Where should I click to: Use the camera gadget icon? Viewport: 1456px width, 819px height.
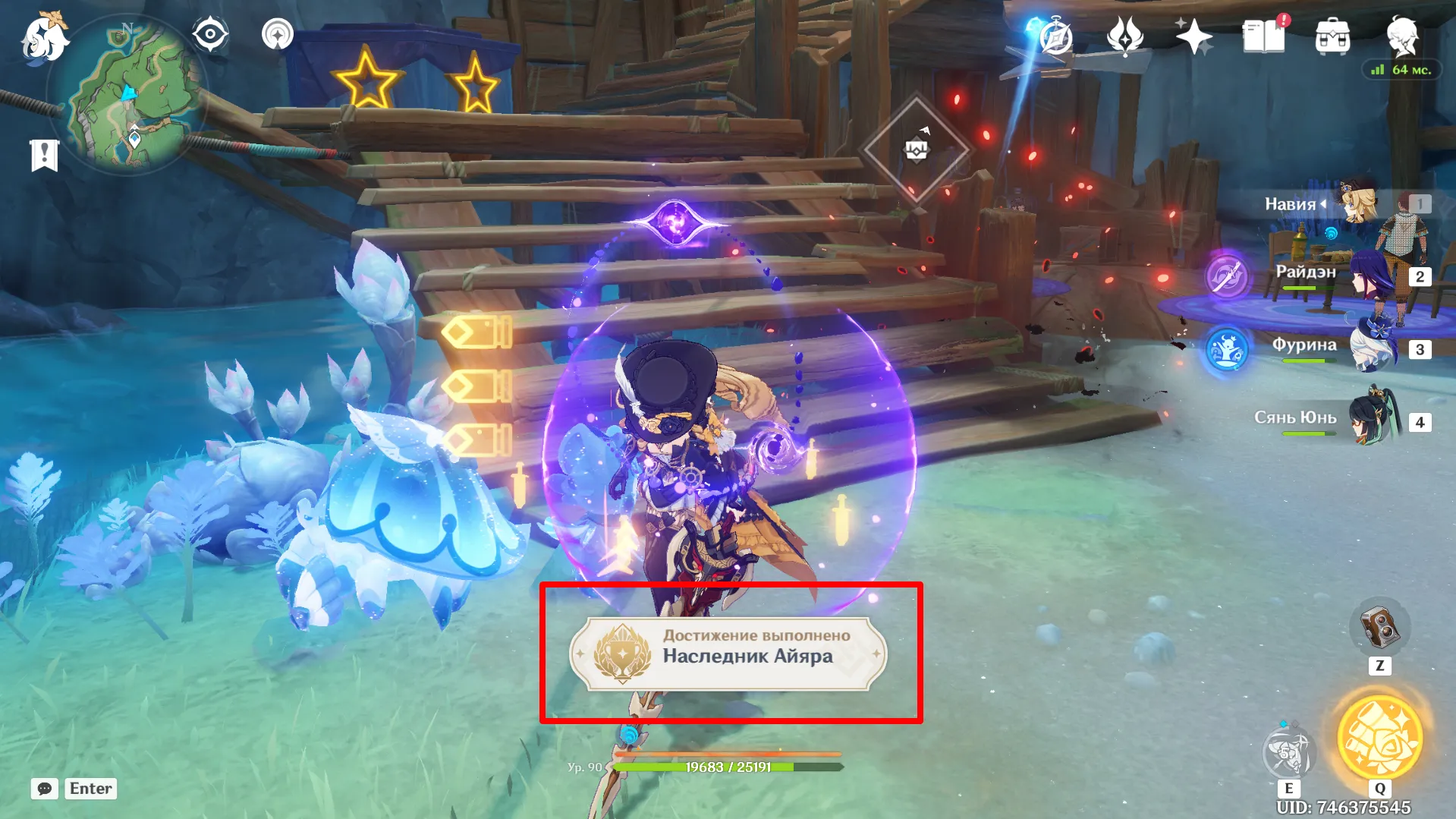pyautogui.click(x=1379, y=627)
